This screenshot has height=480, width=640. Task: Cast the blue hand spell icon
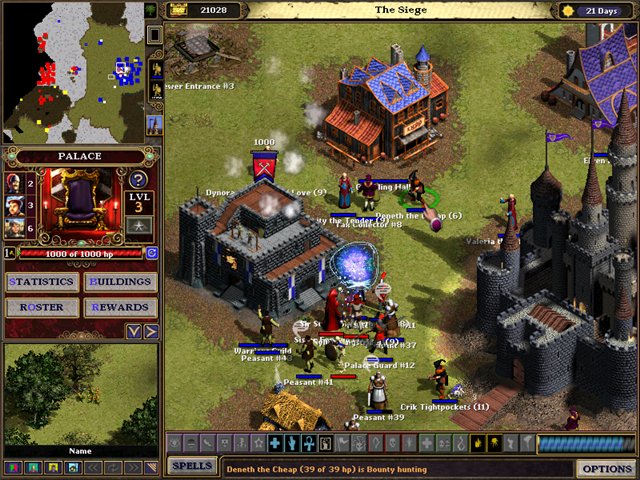[x=291, y=443]
